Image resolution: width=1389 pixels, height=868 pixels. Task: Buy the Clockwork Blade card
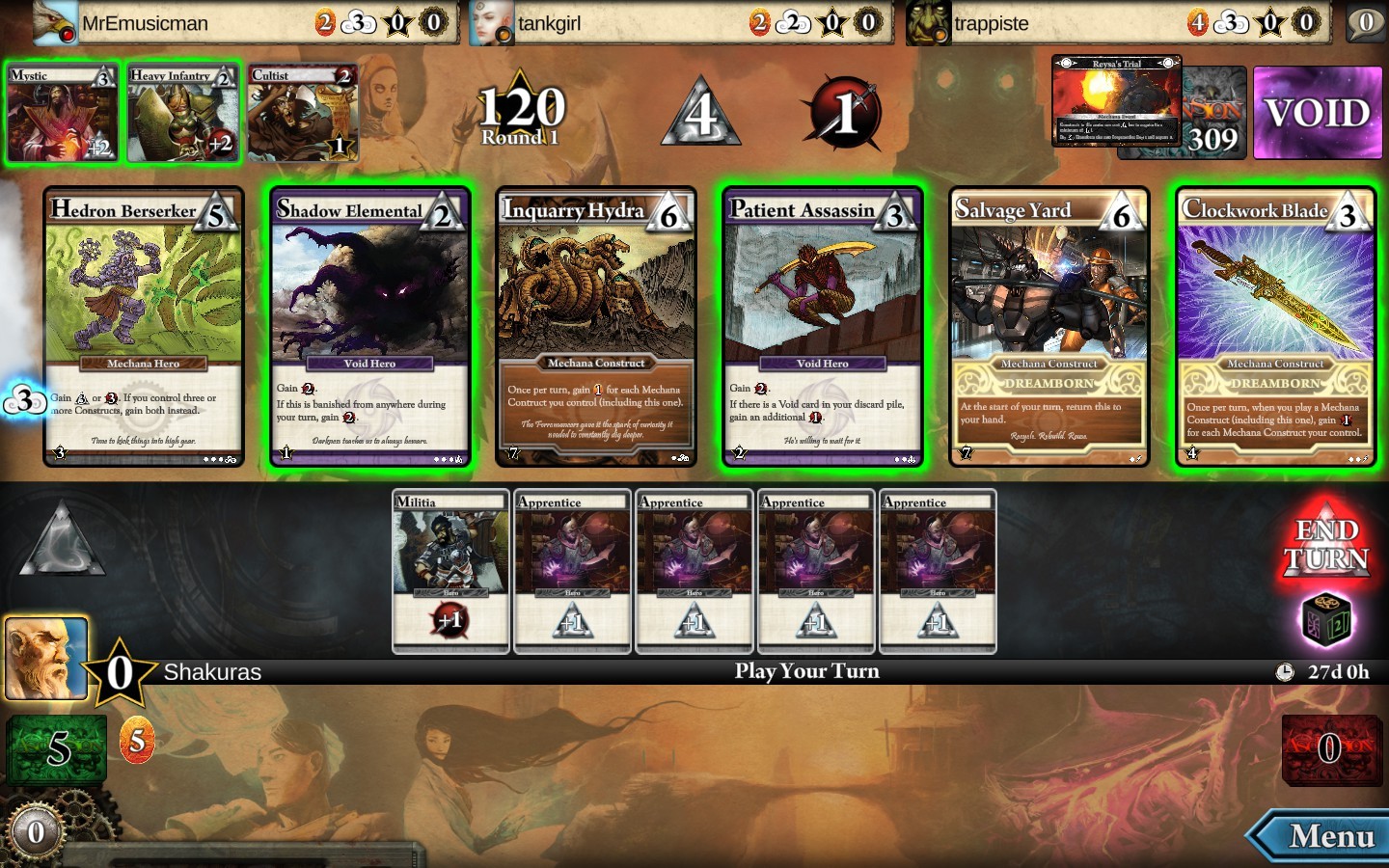point(1275,327)
